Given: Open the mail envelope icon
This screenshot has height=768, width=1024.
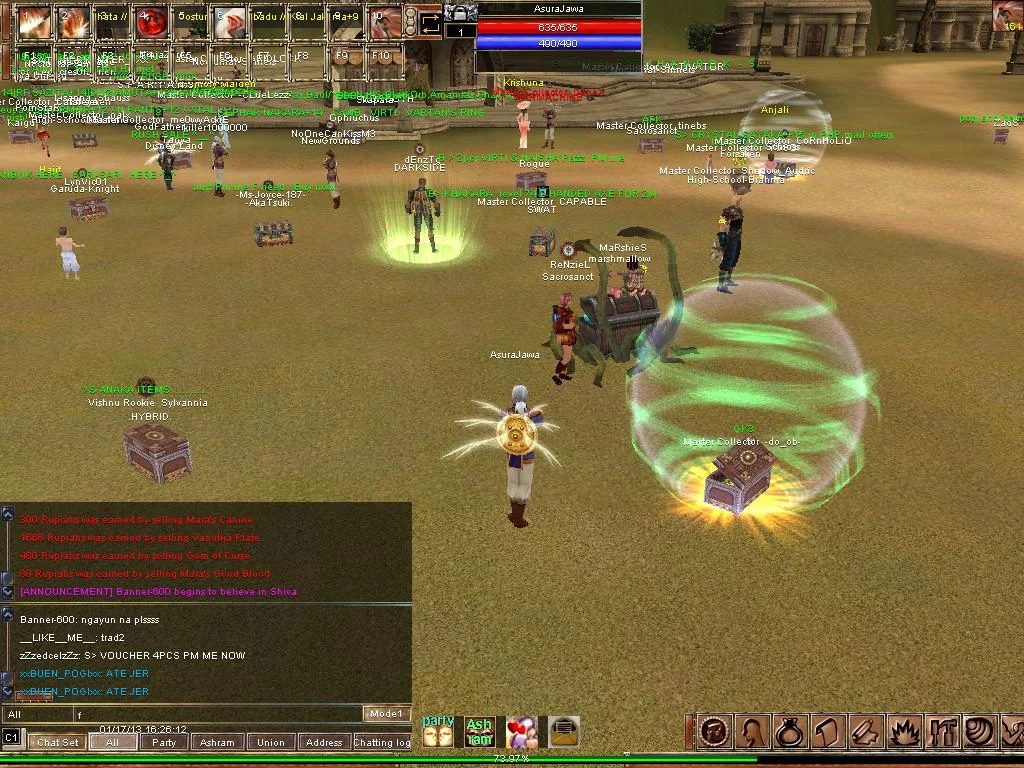Looking at the screenshot, I should tap(564, 732).
